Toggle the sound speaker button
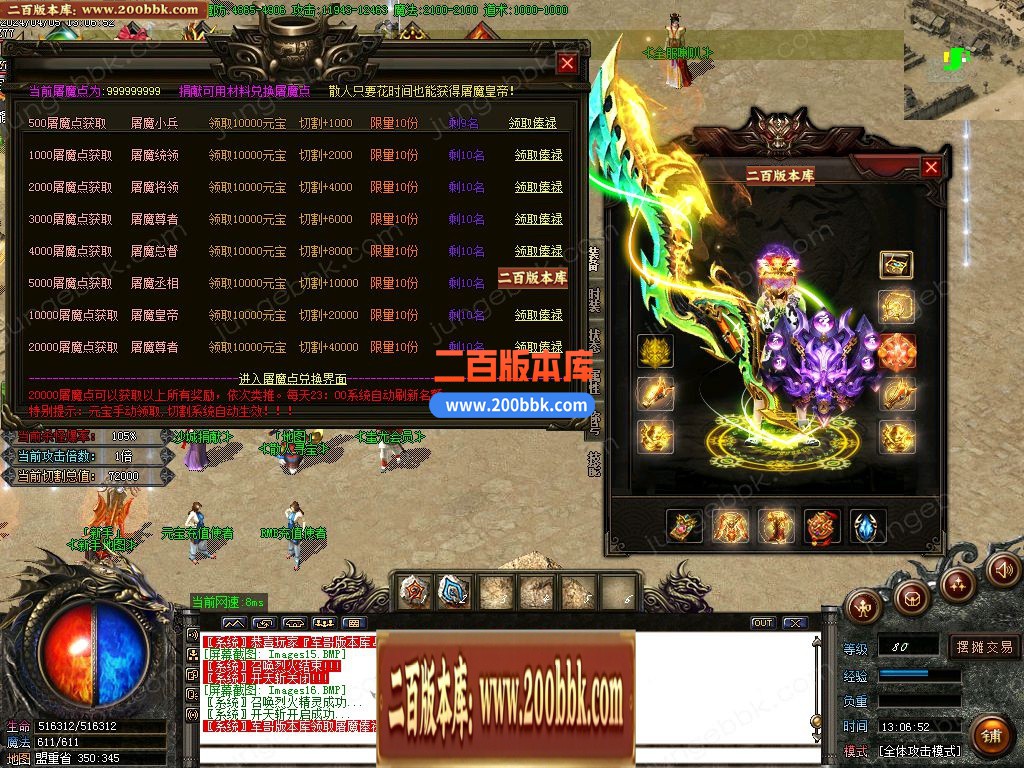Image resolution: width=1024 pixels, height=768 pixels. click(x=1003, y=570)
